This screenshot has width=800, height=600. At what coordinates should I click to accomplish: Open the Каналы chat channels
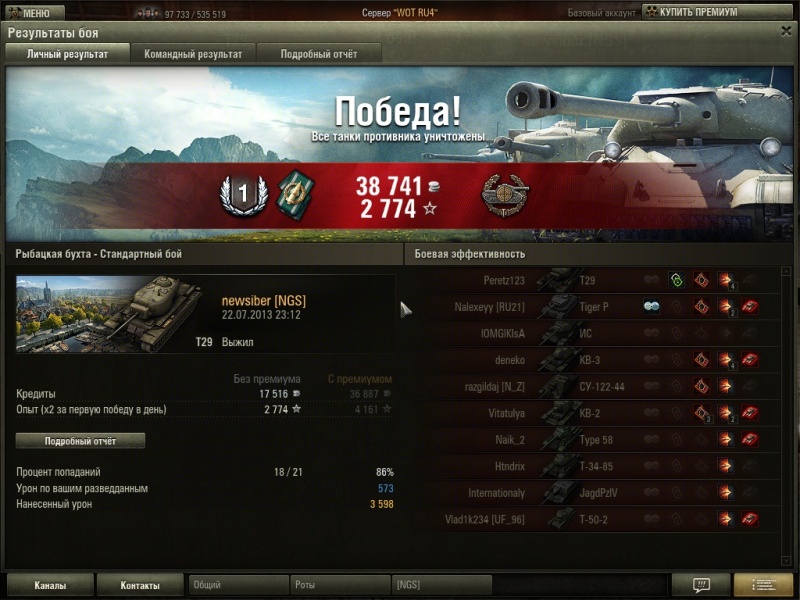click(x=50, y=585)
